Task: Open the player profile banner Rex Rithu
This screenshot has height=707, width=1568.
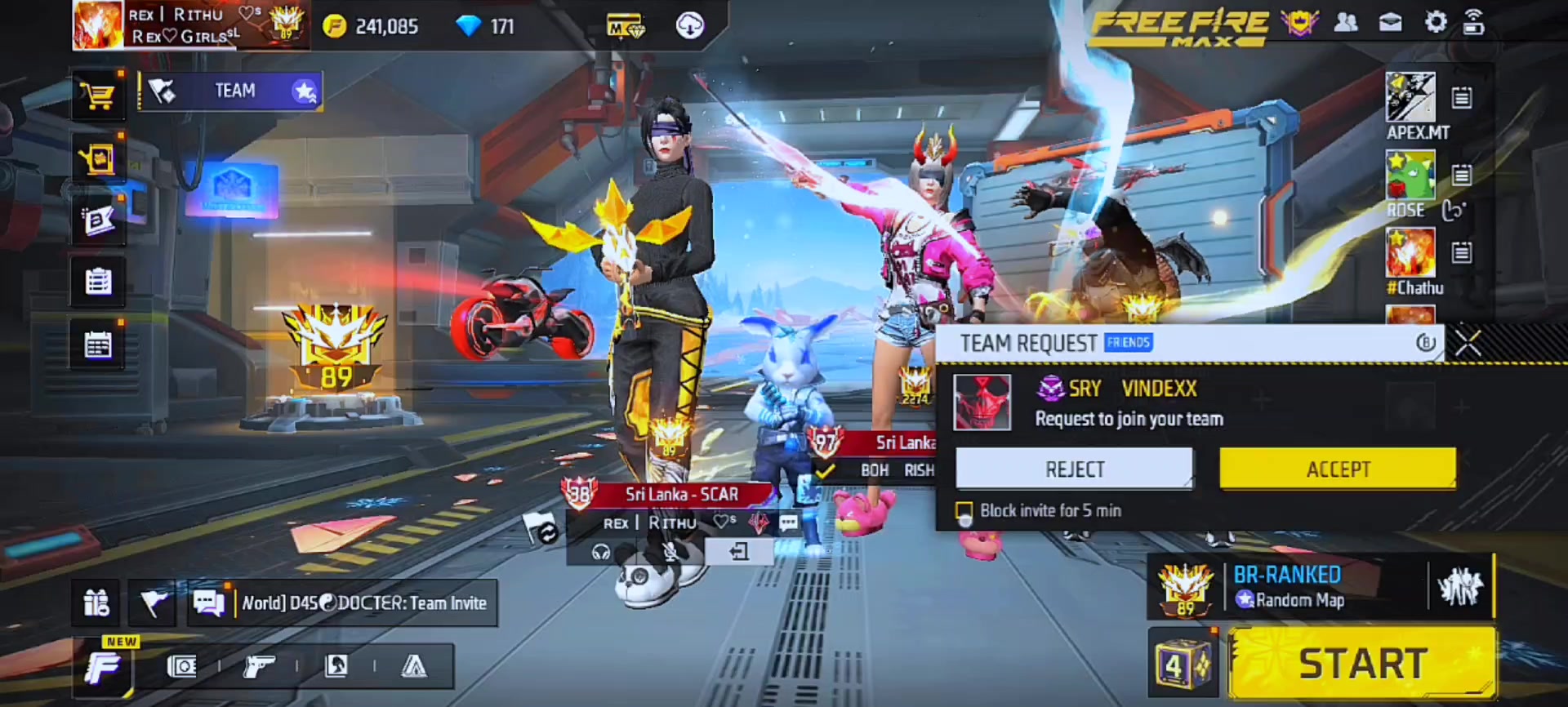Action: point(189,25)
